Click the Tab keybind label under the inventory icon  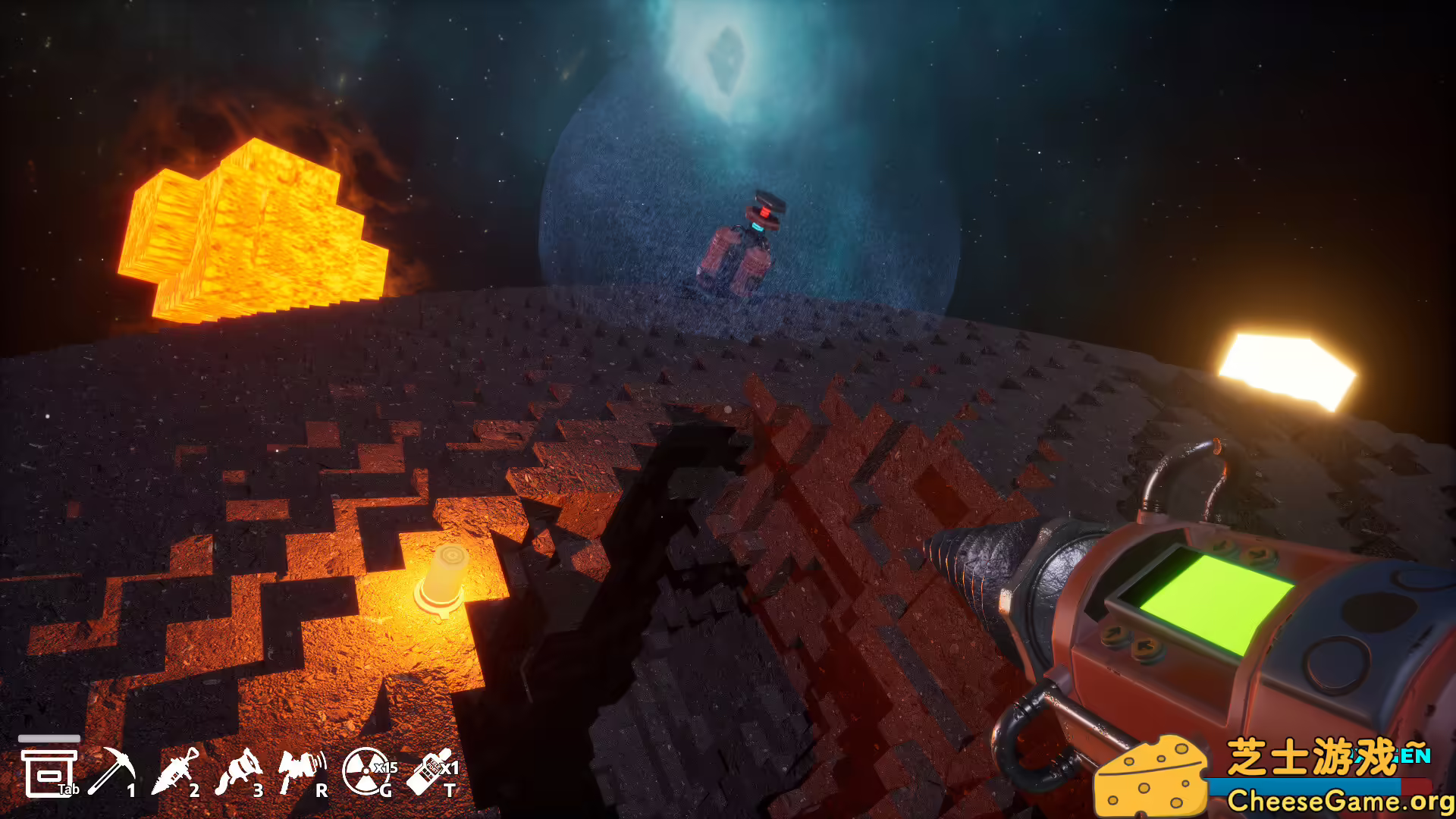click(68, 790)
